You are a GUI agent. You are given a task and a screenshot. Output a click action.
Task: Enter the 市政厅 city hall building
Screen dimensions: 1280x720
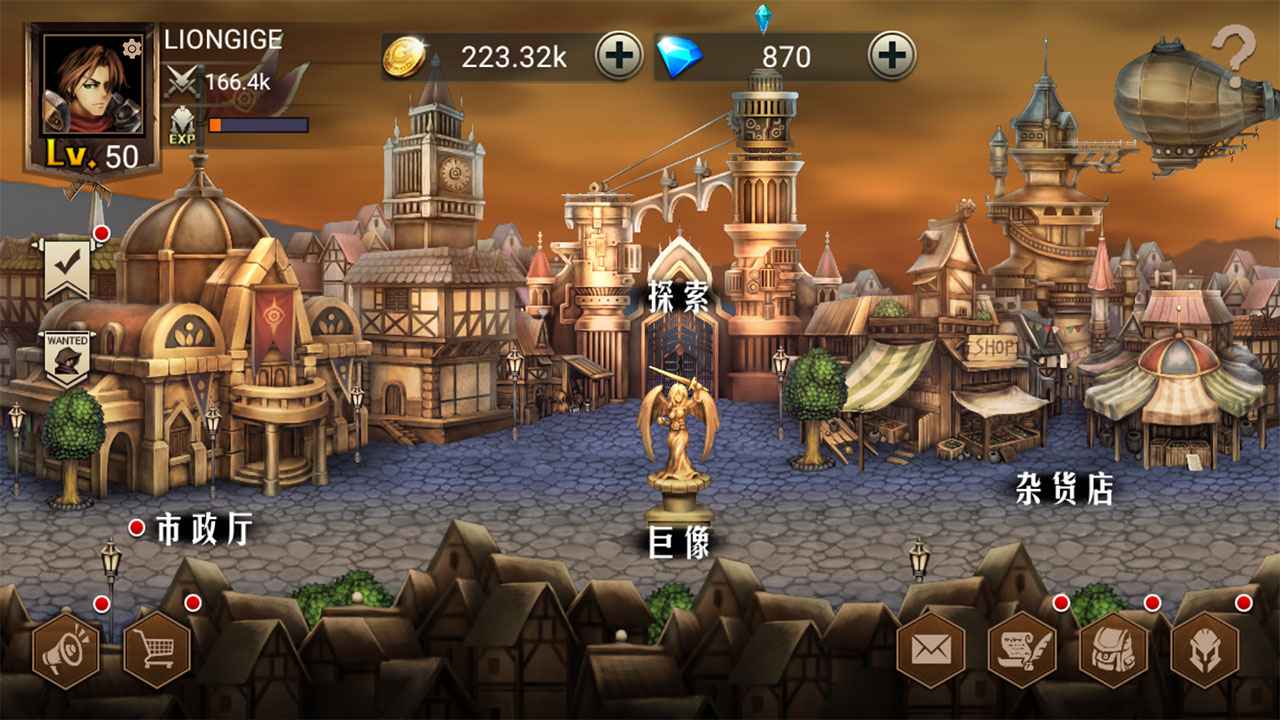tap(205, 525)
